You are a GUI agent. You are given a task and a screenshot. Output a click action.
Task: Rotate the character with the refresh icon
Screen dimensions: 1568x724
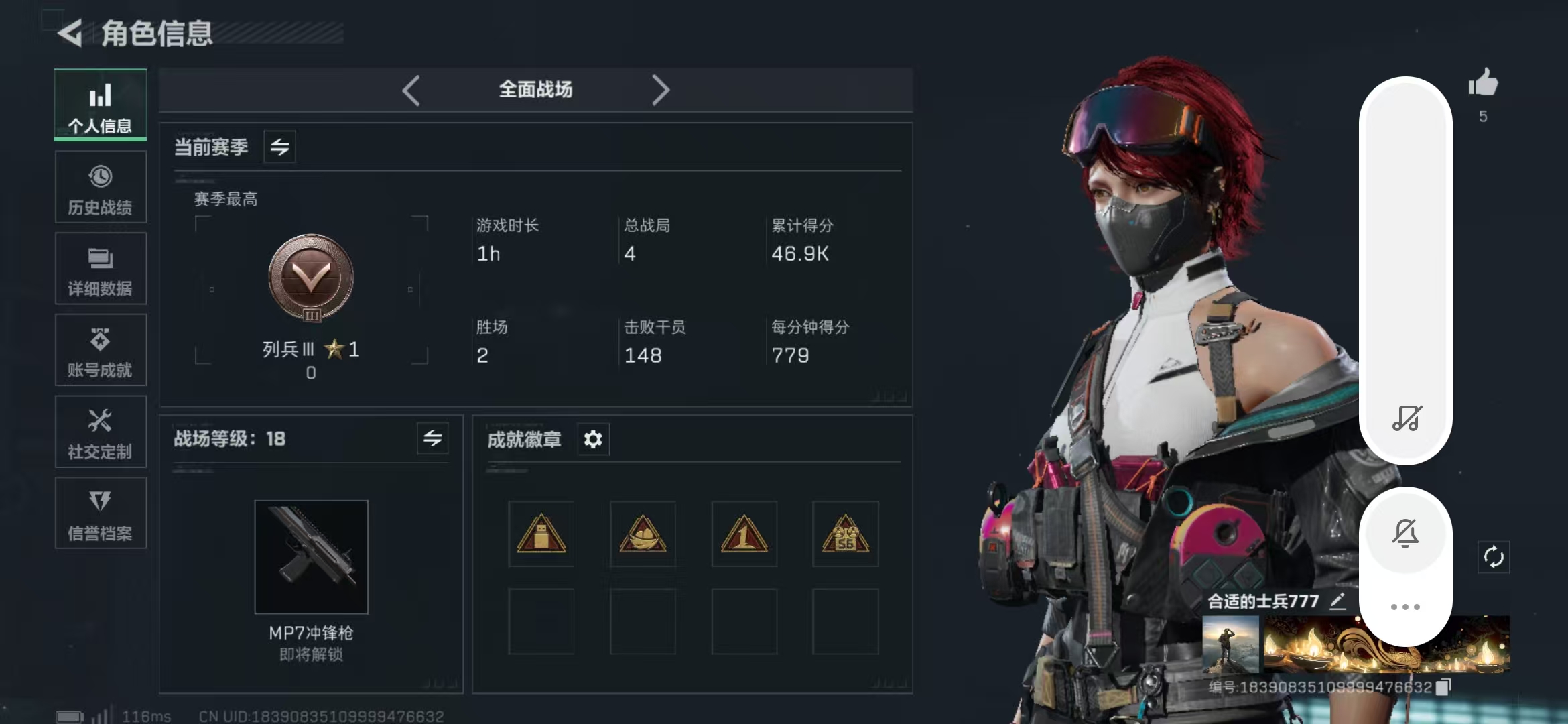click(x=1494, y=557)
